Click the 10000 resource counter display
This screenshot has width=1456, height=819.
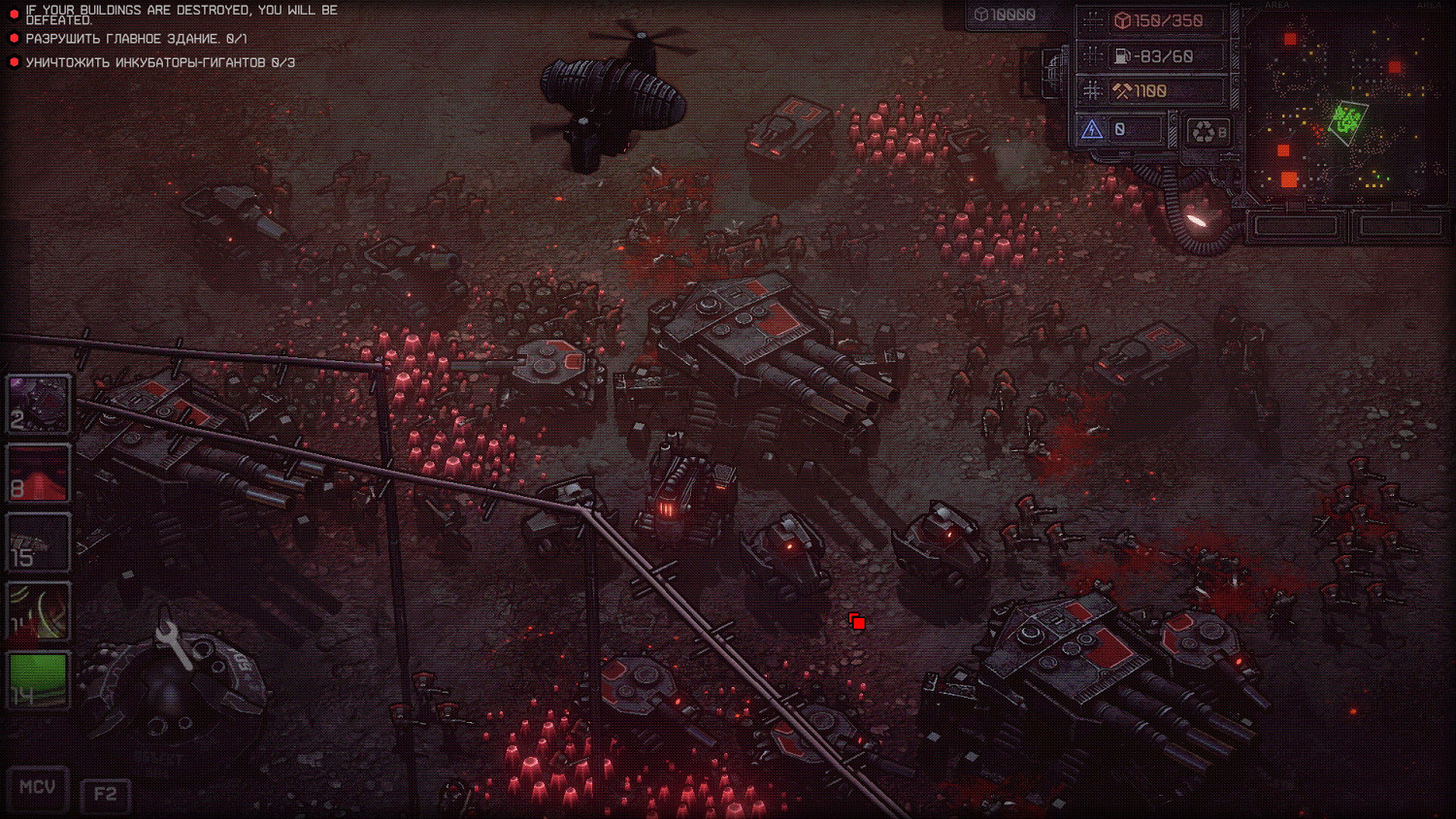[1005, 15]
